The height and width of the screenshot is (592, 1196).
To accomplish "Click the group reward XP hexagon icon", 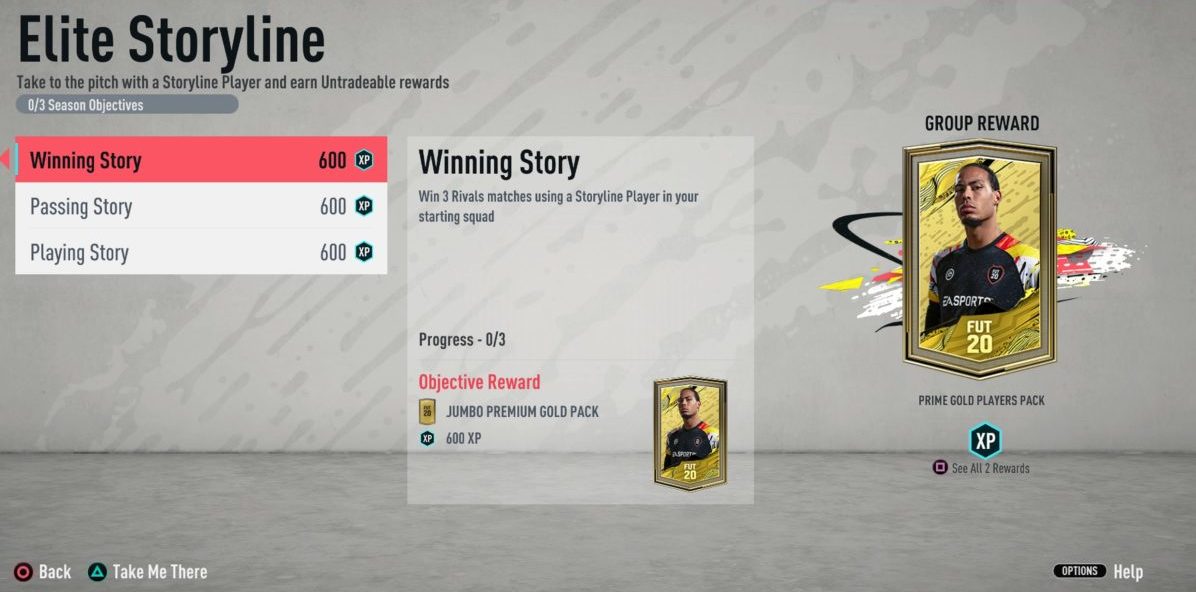I will (x=985, y=440).
